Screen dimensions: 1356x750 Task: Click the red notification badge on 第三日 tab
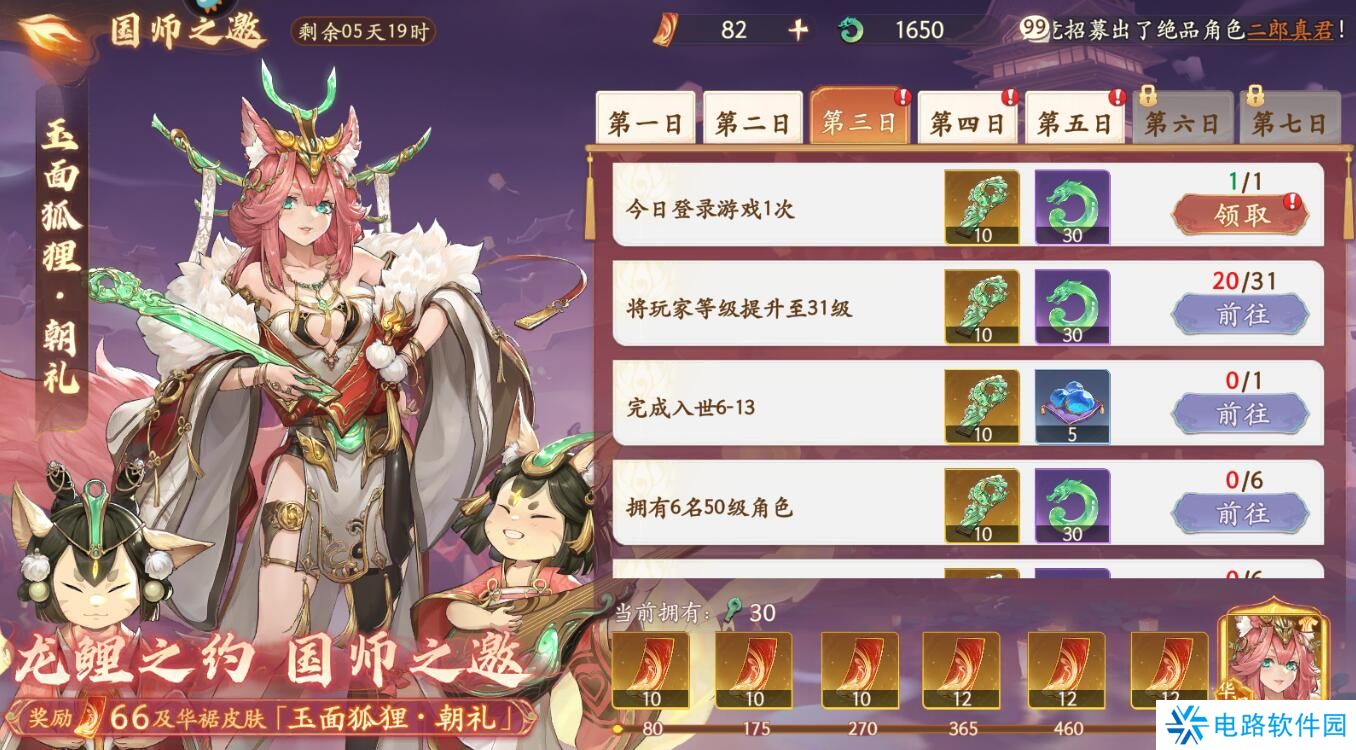tap(903, 95)
